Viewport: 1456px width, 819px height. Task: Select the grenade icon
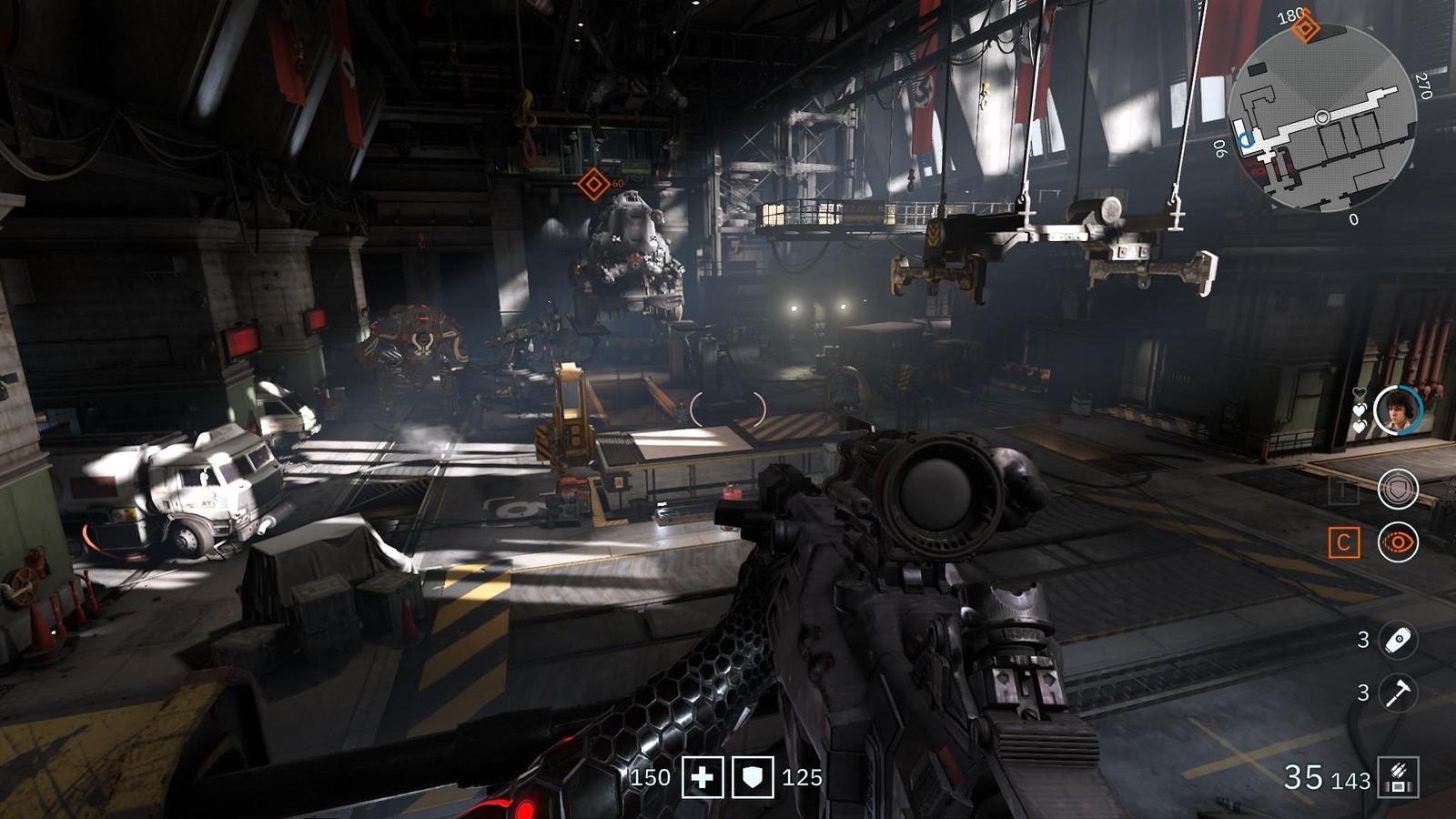click(1398, 640)
